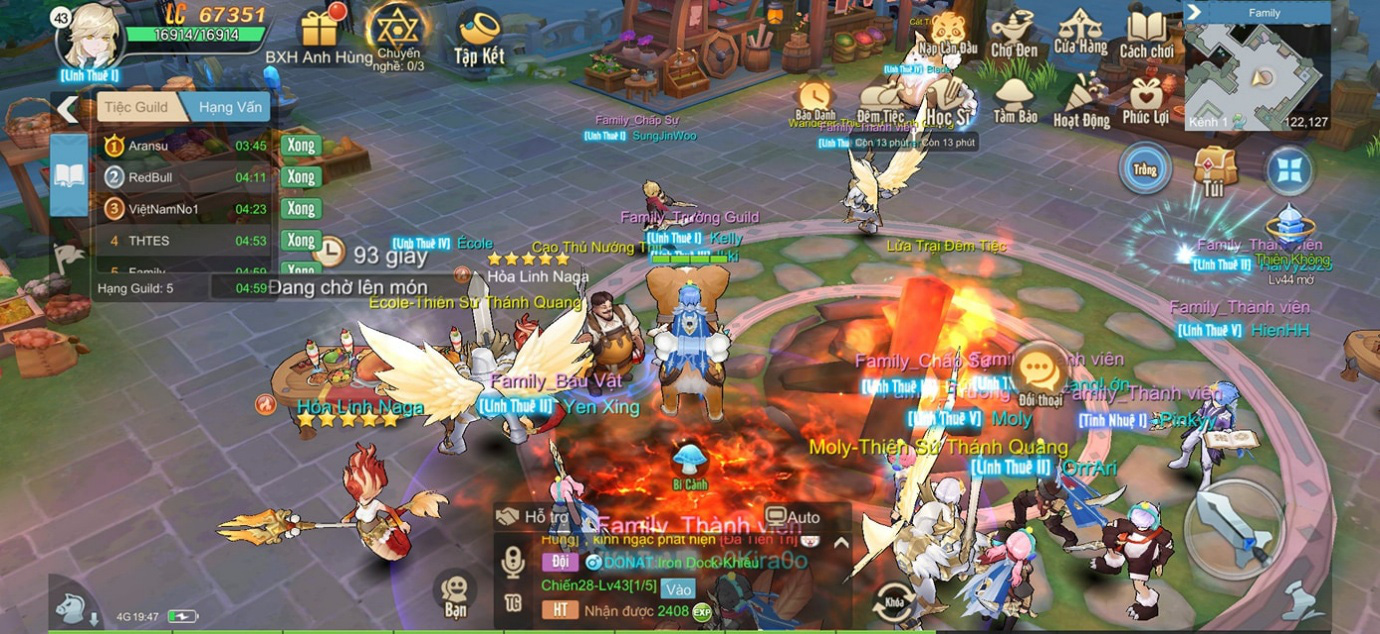Tap the Tập Kết horn icon
Image resolution: width=1380 pixels, height=634 pixels.
(x=479, y=32)
